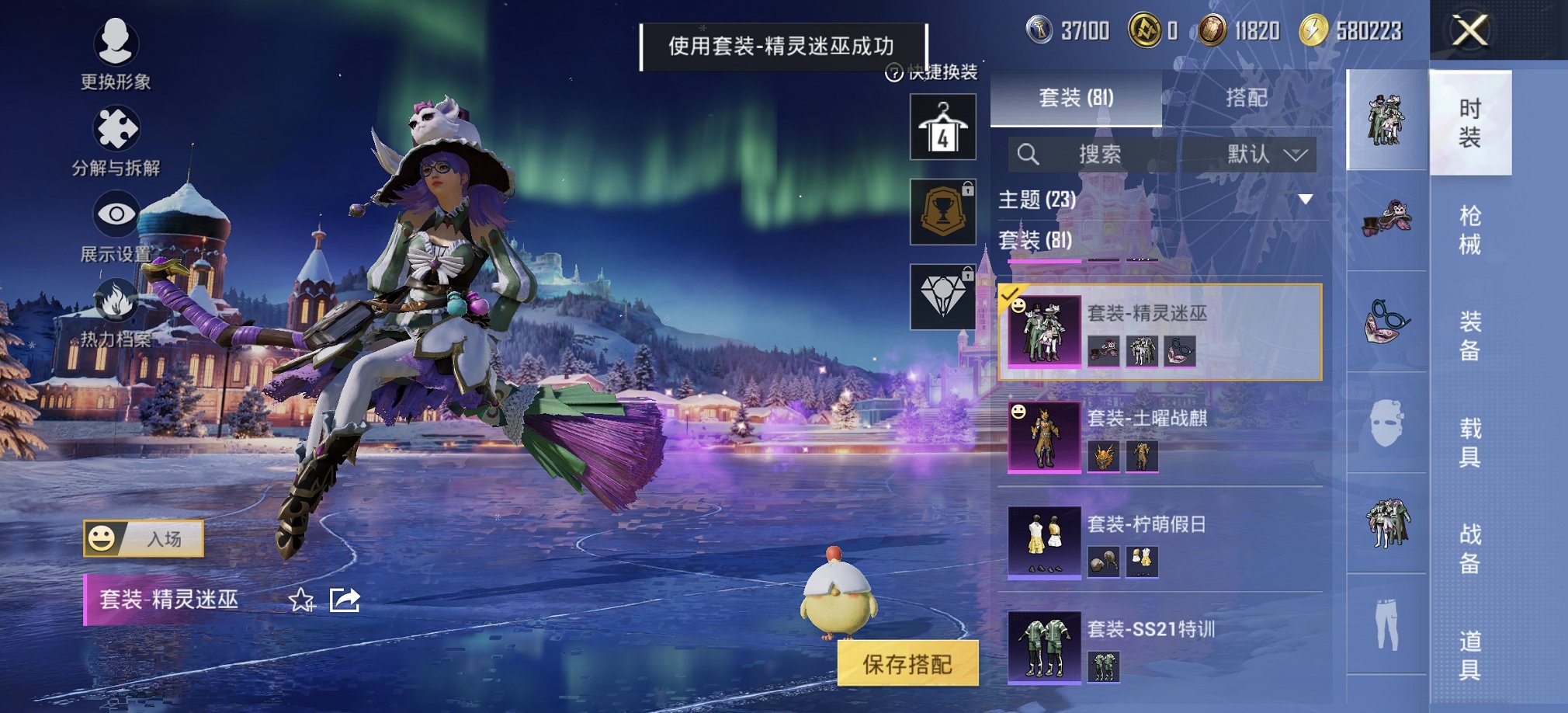Screen dimensions: 1568x713
Task: Open the 枪械 firearms category
Action: click(x=1469, y=230)
